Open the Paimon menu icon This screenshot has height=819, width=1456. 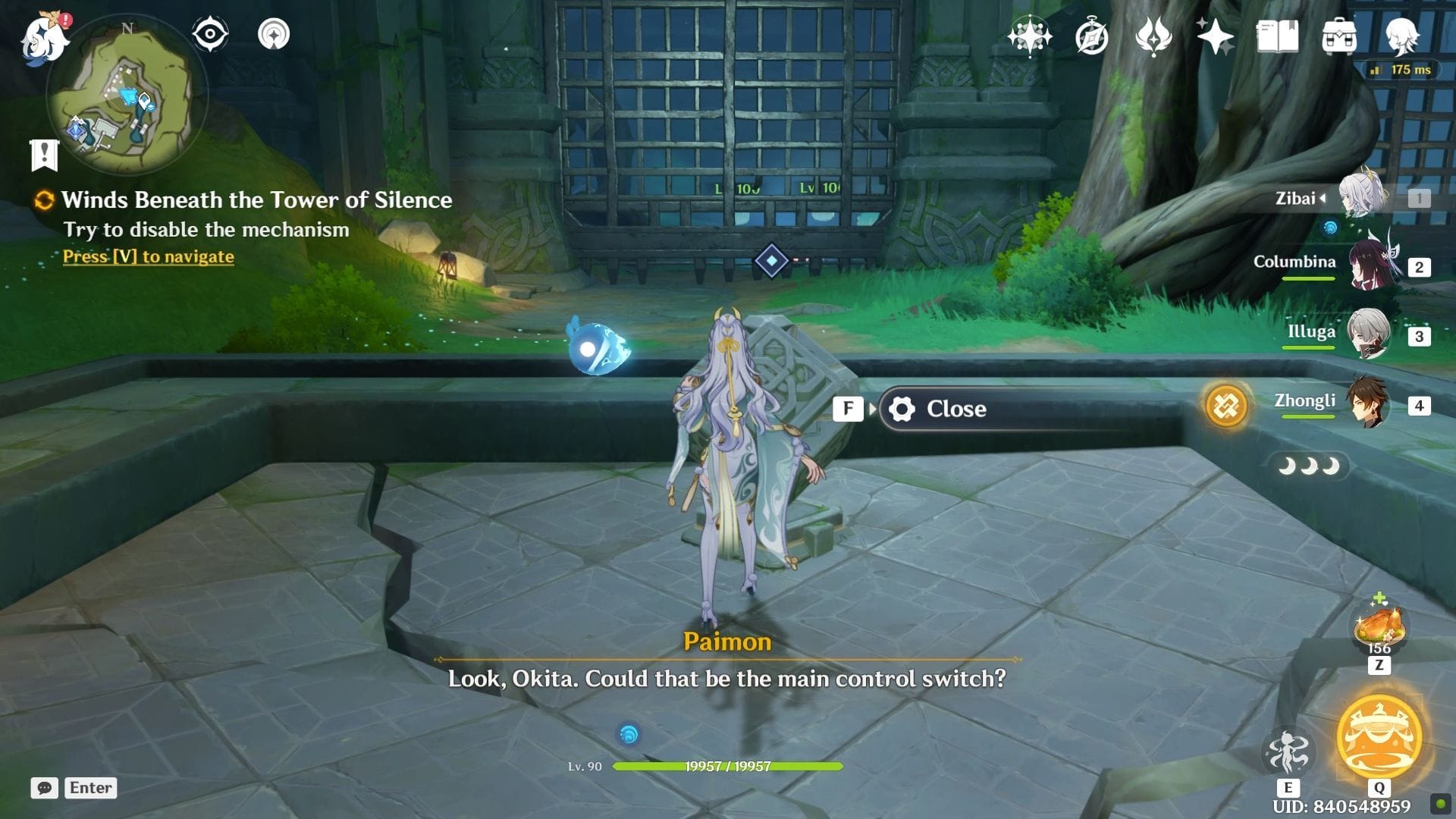pos(44,36)
